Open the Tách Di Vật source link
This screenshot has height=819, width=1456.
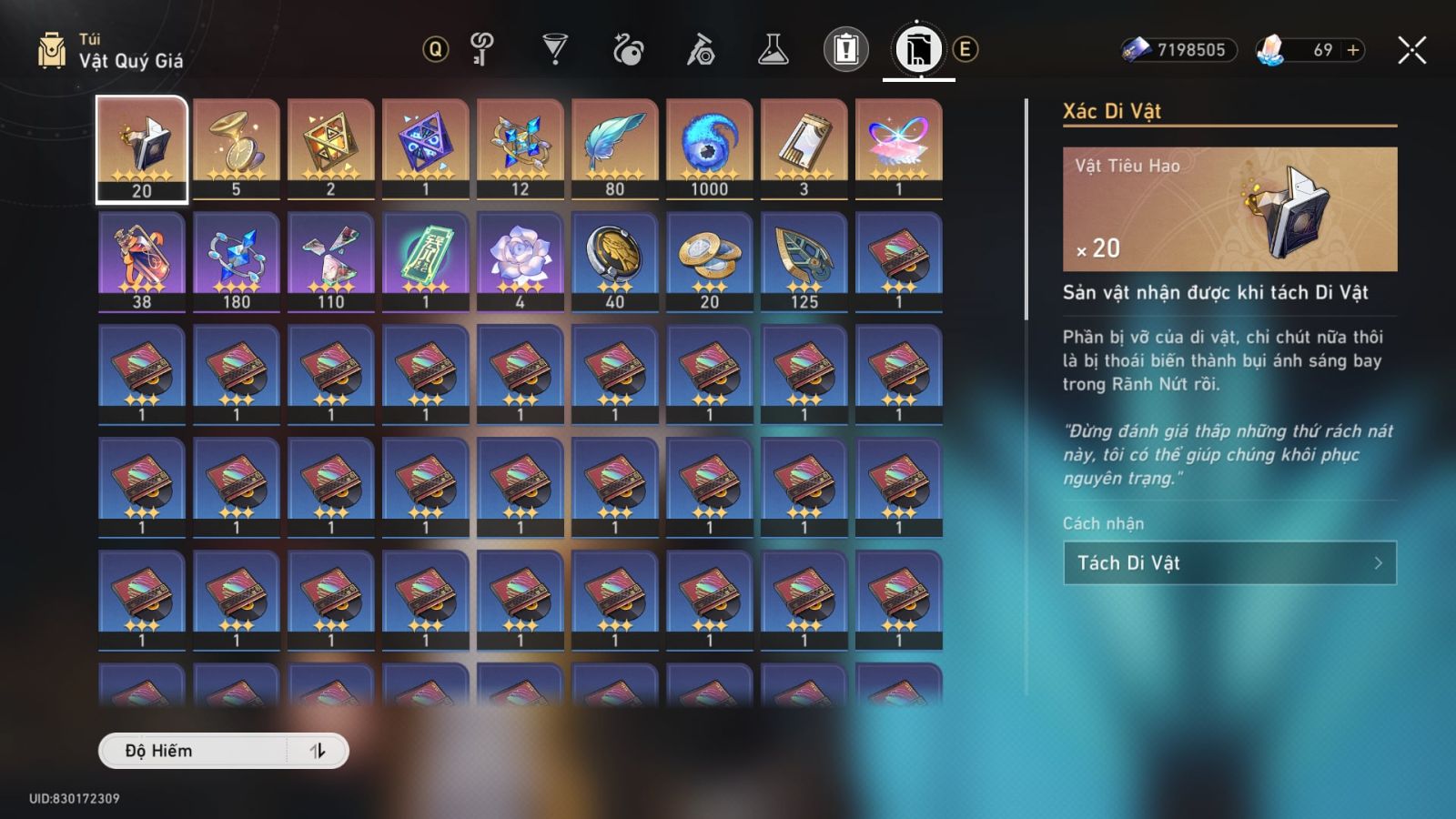coord(1228,563)
